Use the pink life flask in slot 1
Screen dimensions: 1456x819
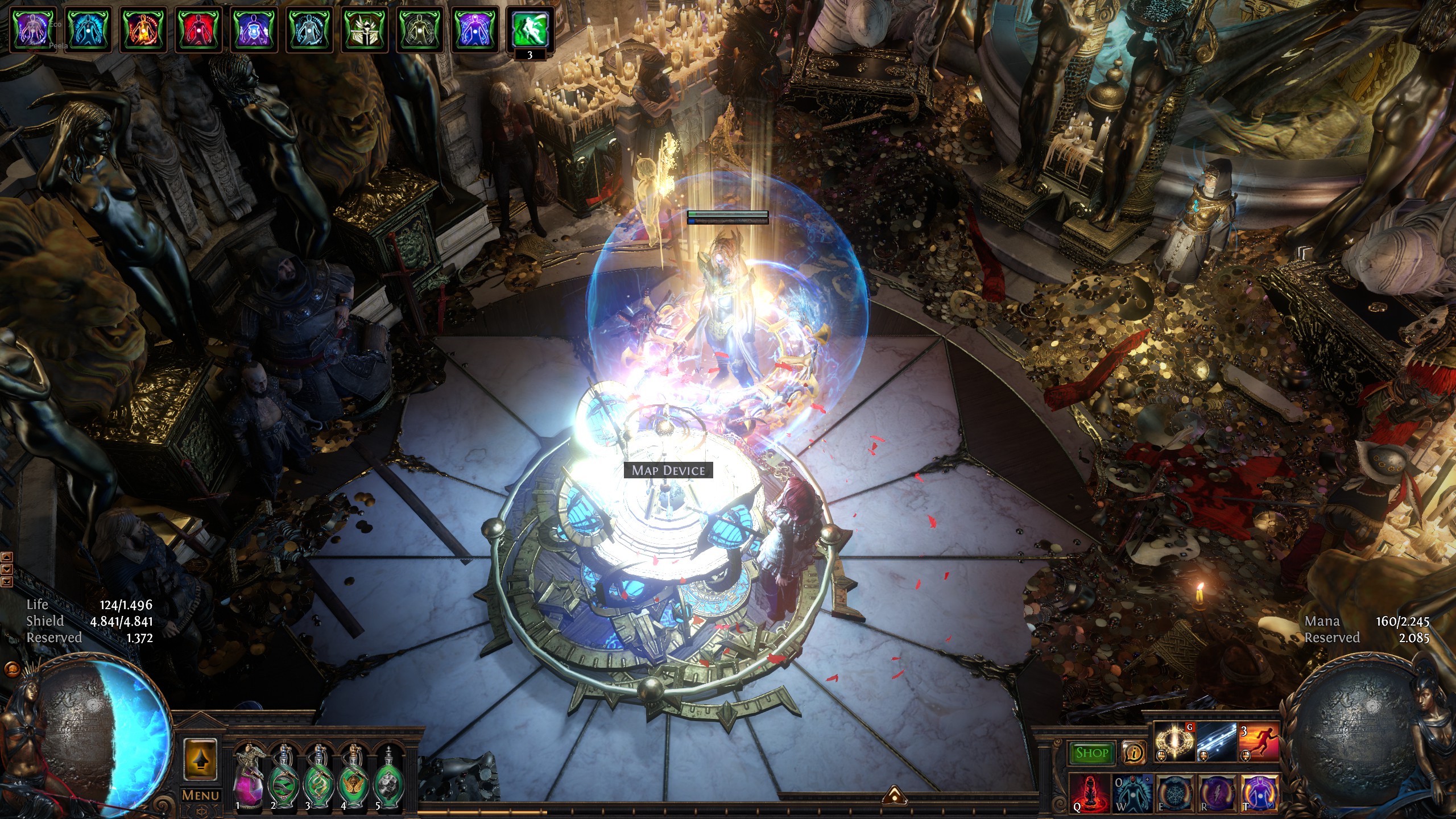coord(248,777)
